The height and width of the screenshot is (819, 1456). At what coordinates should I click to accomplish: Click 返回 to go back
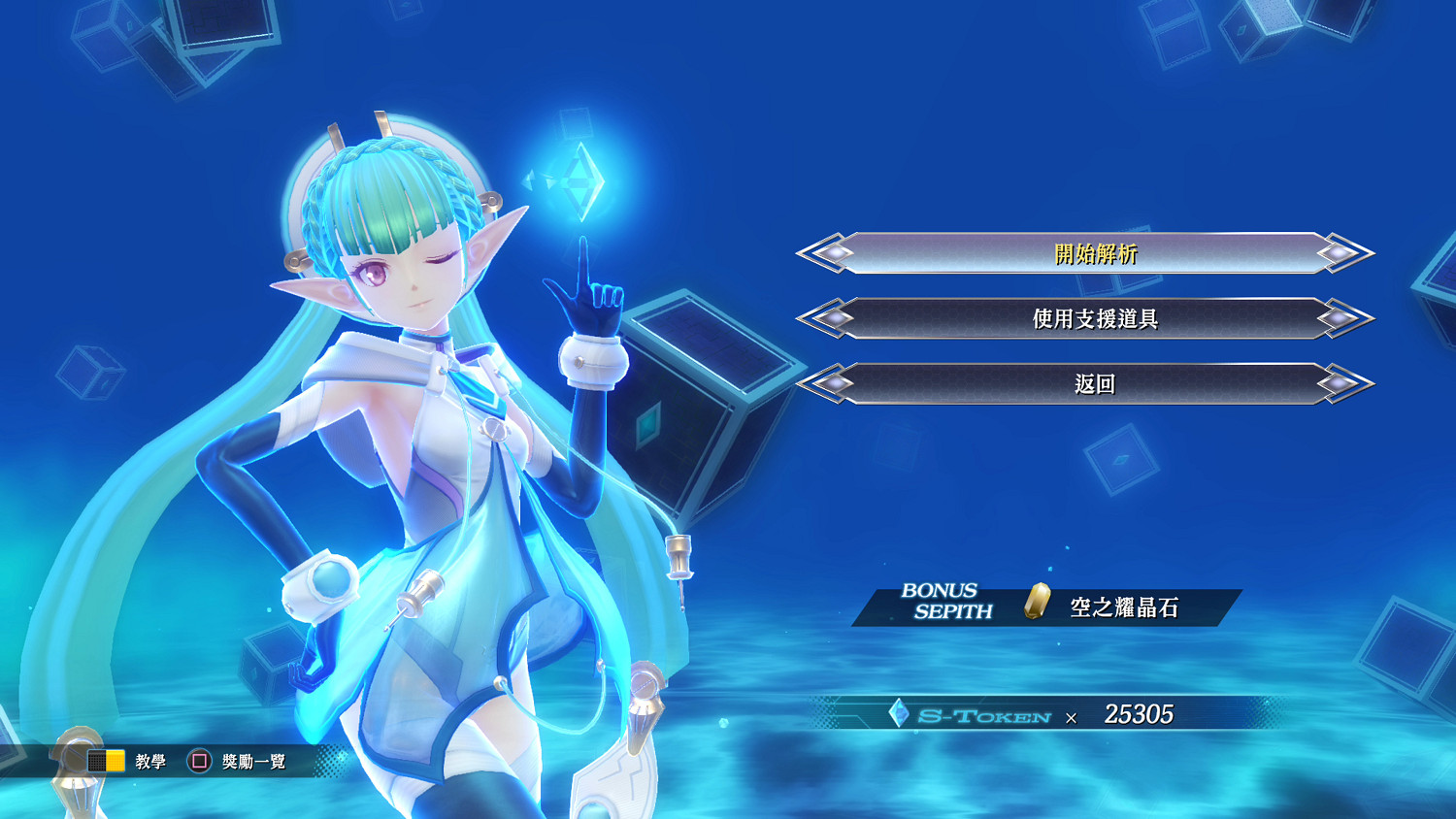pos(1093,382)
